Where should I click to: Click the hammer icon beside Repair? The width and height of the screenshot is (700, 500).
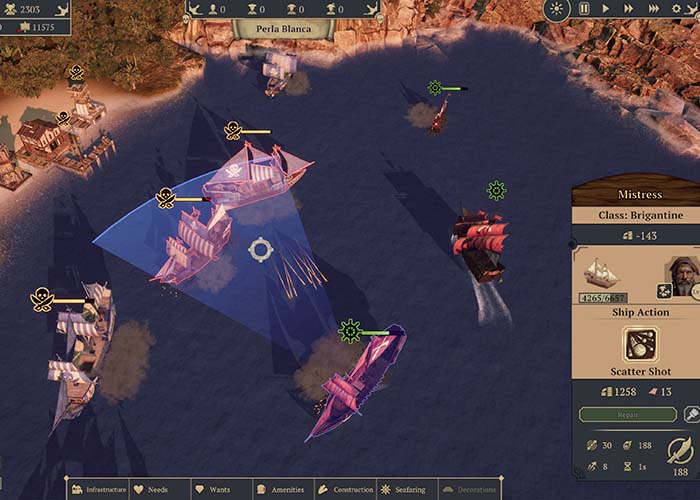691,414
